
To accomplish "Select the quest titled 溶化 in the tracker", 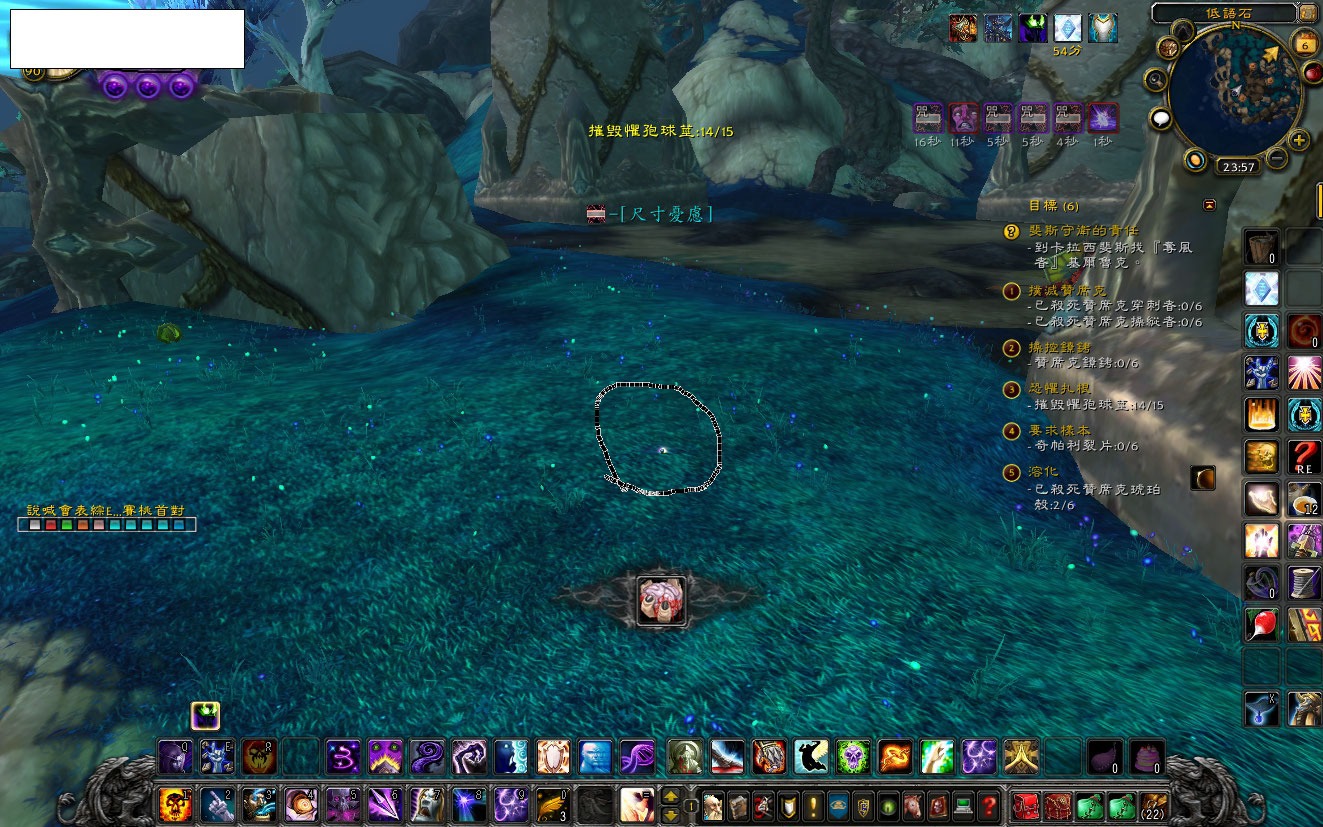I will click(1044, 471).
